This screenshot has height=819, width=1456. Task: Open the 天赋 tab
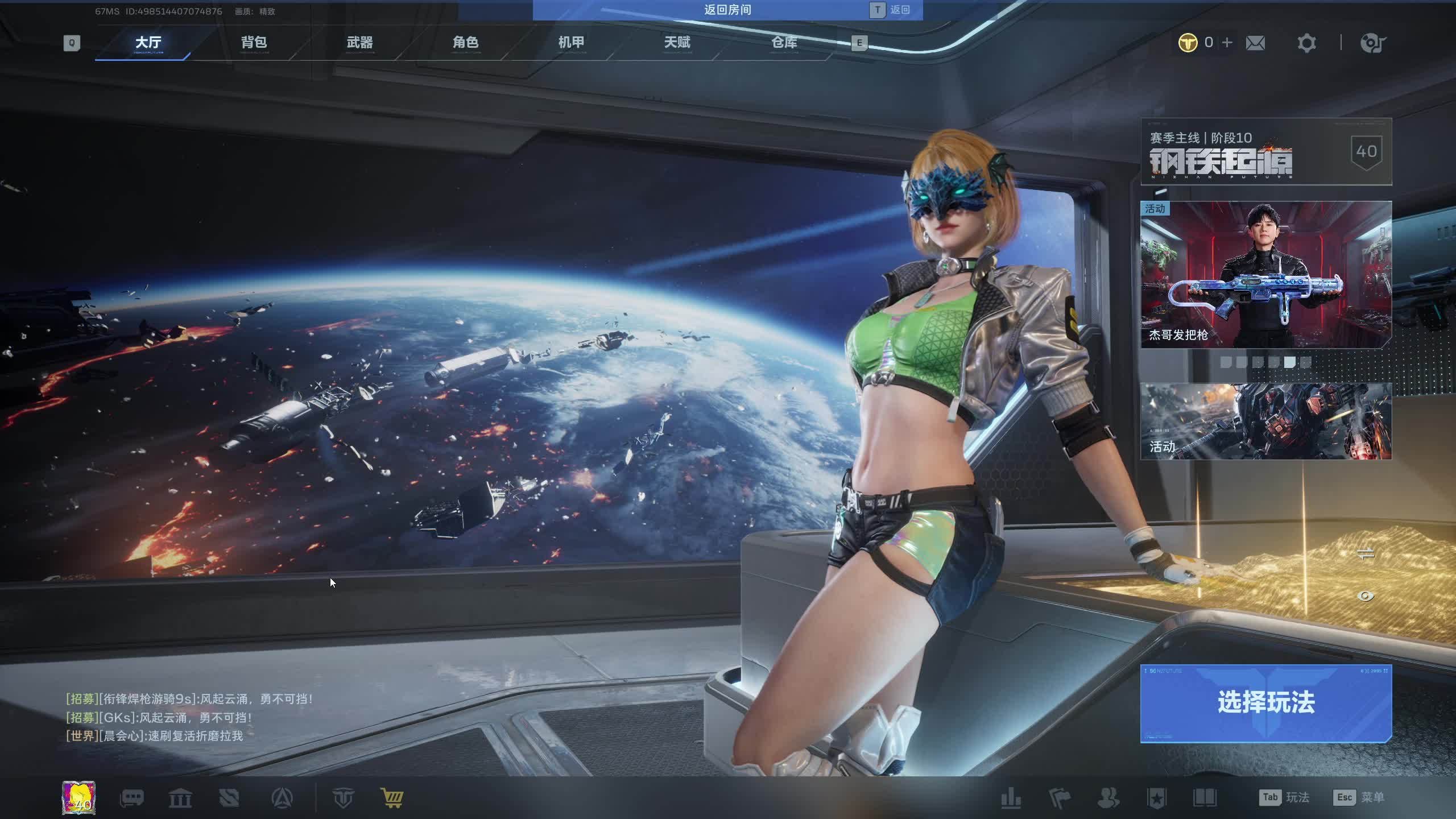(x=677, y=43)
